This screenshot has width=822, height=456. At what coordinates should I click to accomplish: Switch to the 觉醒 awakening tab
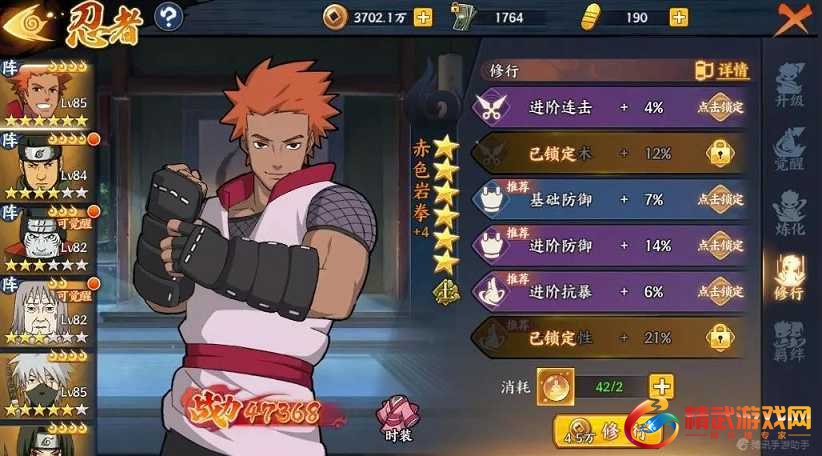[791, 150]
